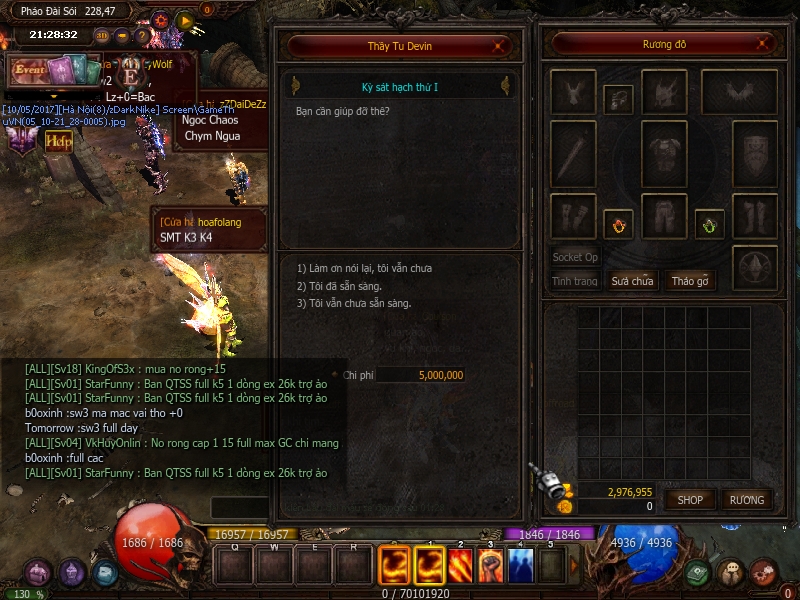Screen dimensions: 800x600
Task: Toggle the 3D camera button
Action: click(103, 36)
